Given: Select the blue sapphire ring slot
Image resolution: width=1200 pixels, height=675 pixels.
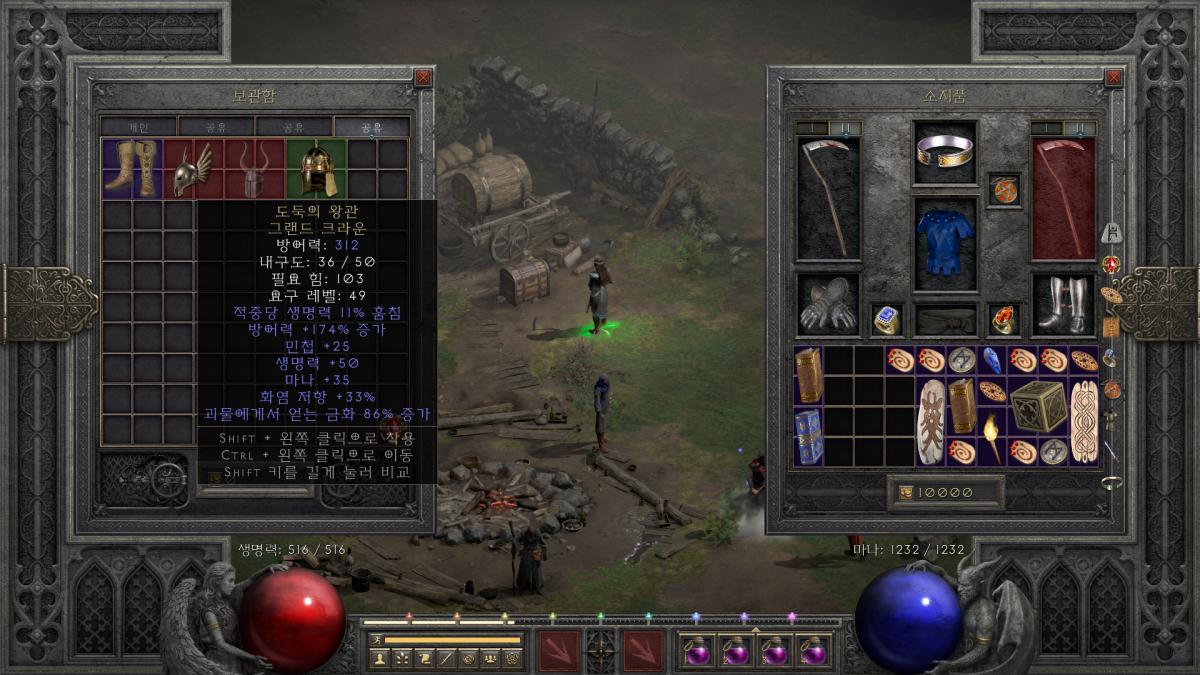Looking at the screenshot, I should click(887, 319).
